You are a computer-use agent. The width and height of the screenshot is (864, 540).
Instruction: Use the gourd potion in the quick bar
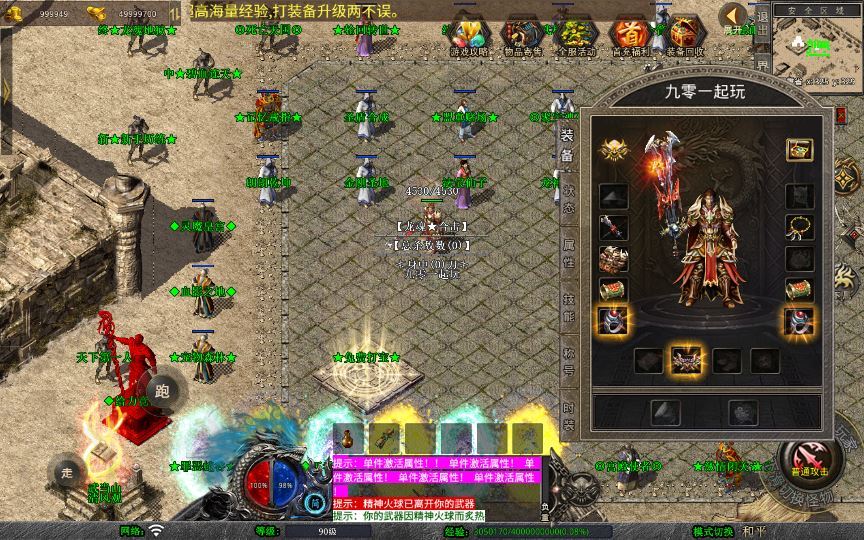349,438
